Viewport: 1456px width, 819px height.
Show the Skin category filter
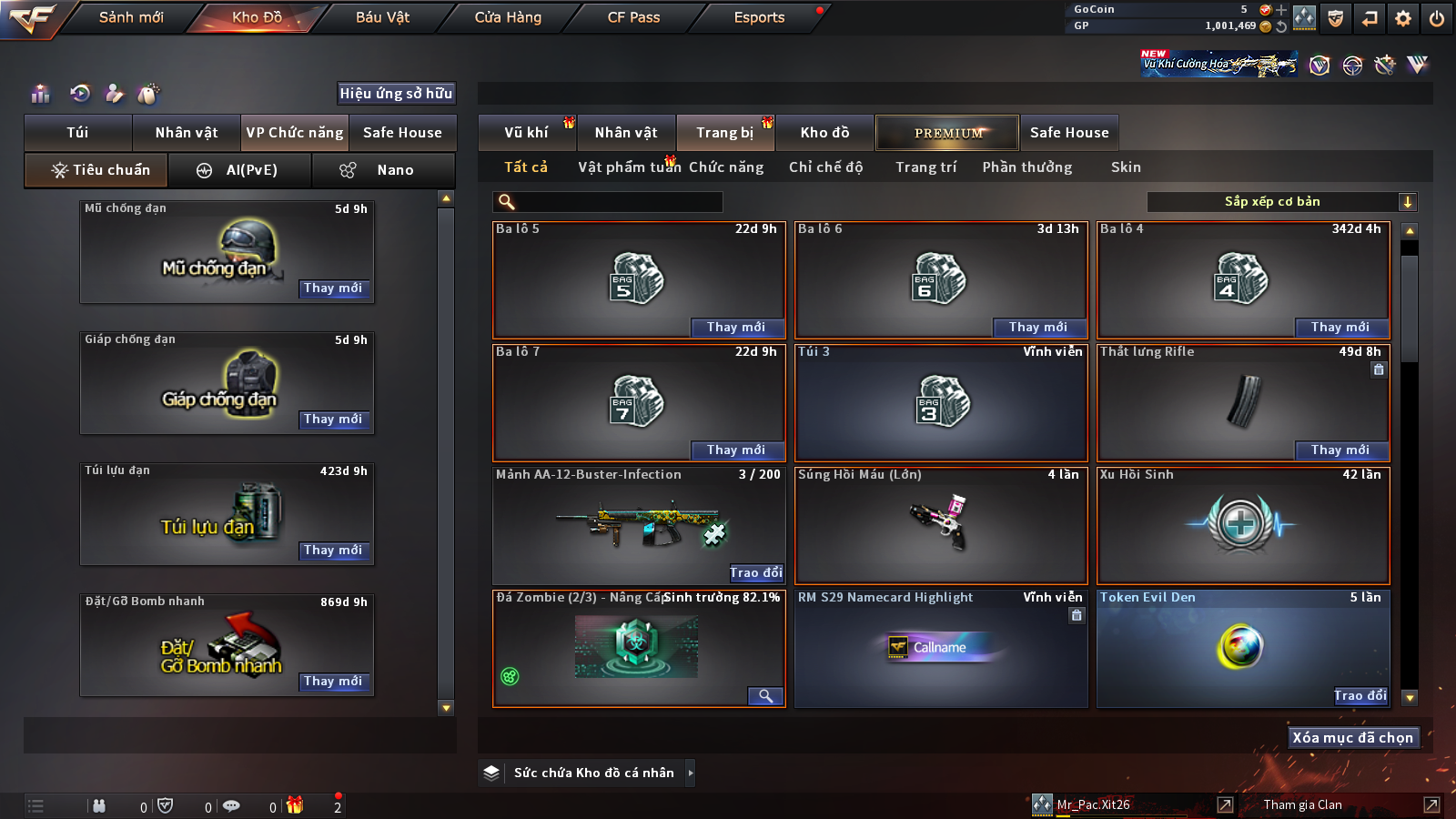[x=1126, y=167]
